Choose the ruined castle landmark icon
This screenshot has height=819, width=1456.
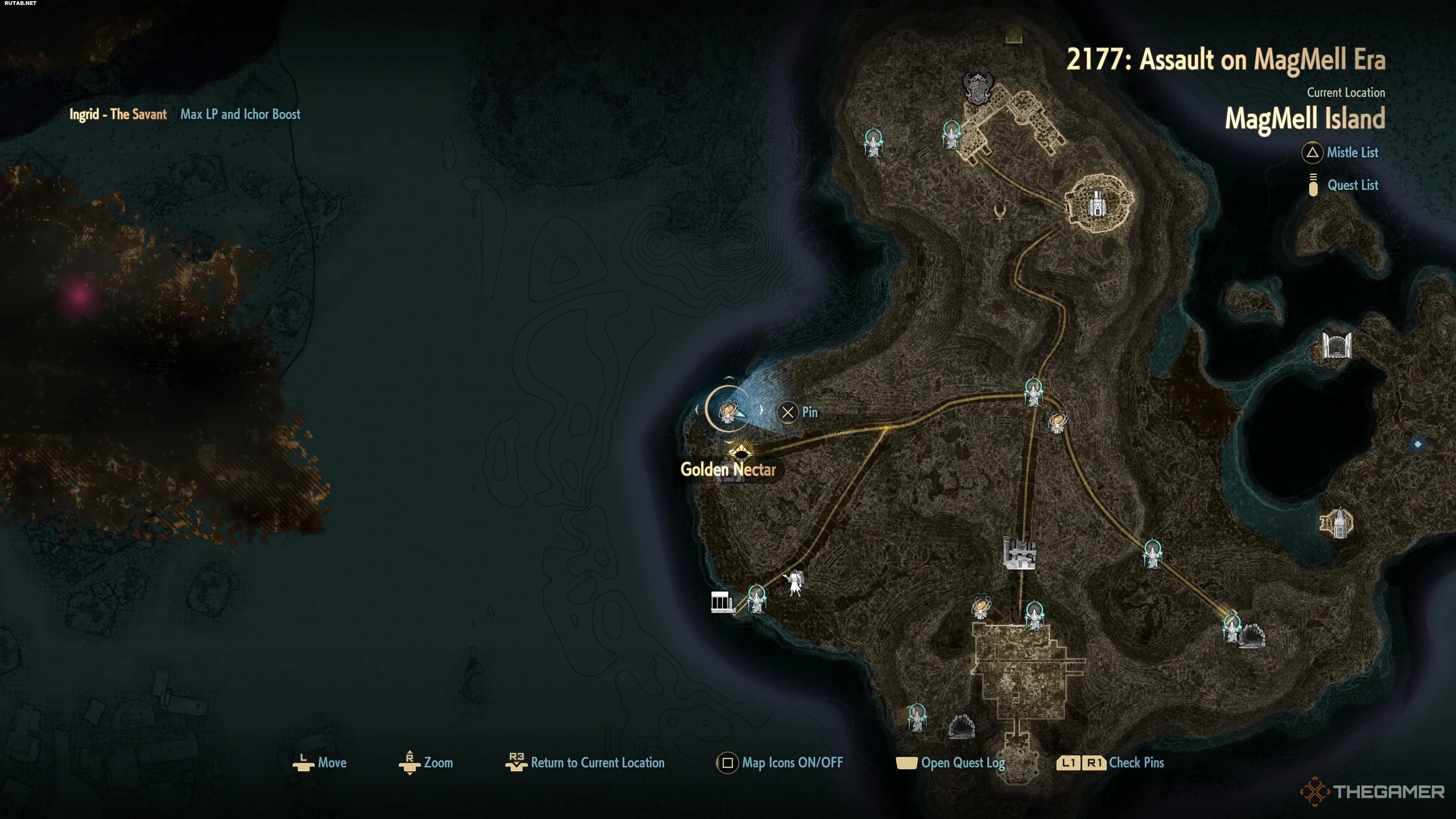tap(1019, 552)
